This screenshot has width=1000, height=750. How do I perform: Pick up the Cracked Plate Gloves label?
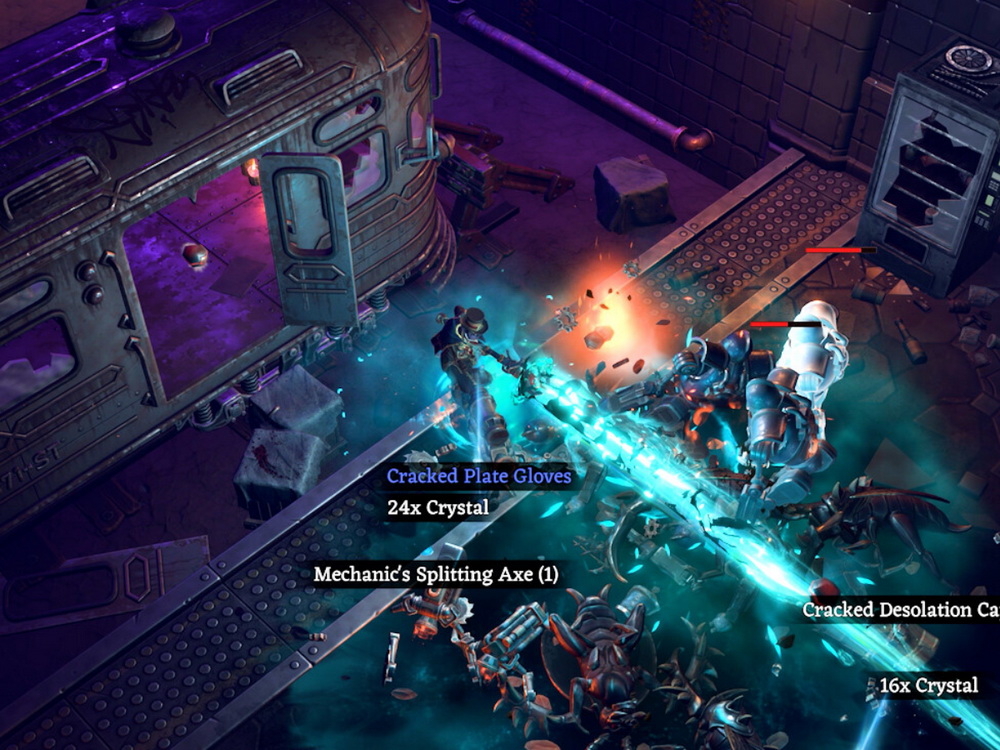point(479,476)
